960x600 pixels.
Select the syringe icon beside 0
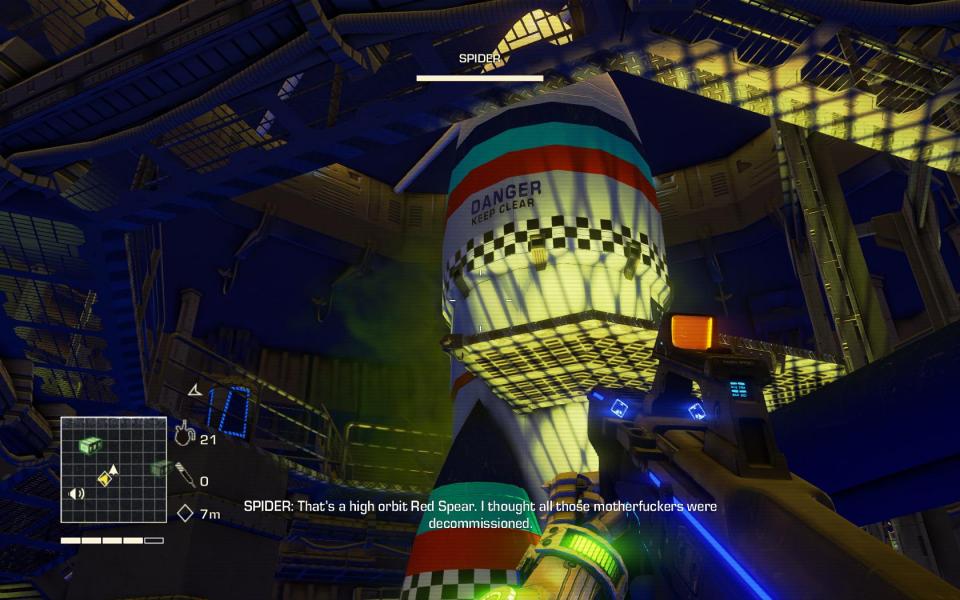pyautogui.click(x=185, y=475)
